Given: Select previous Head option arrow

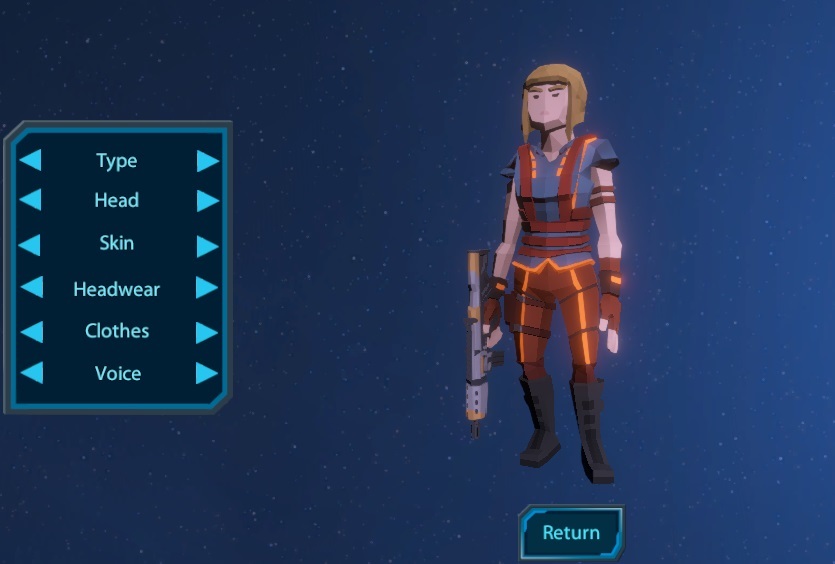Looking at the screenshot, I should [31, 200].
